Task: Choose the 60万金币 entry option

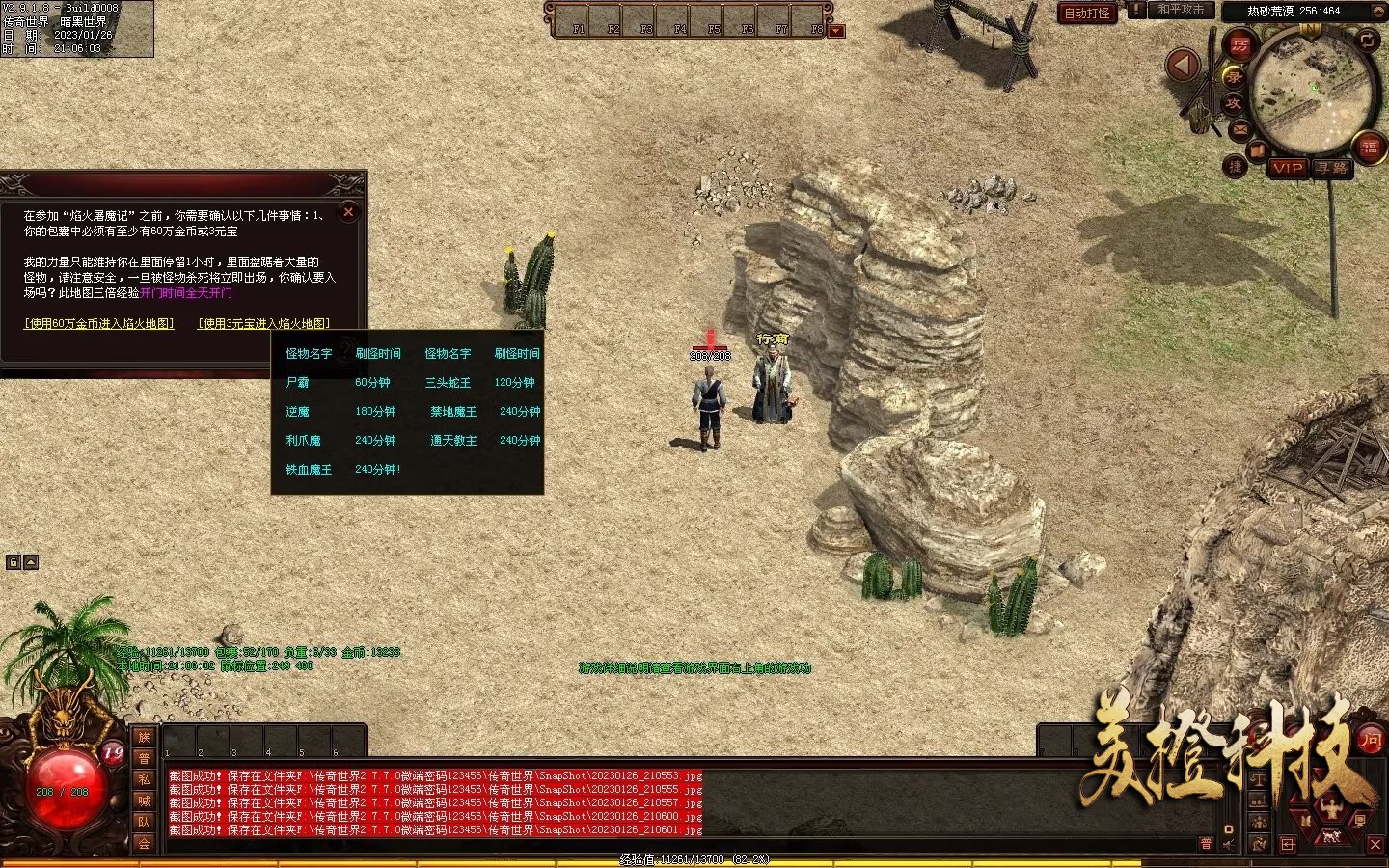Action: (99, 324)
